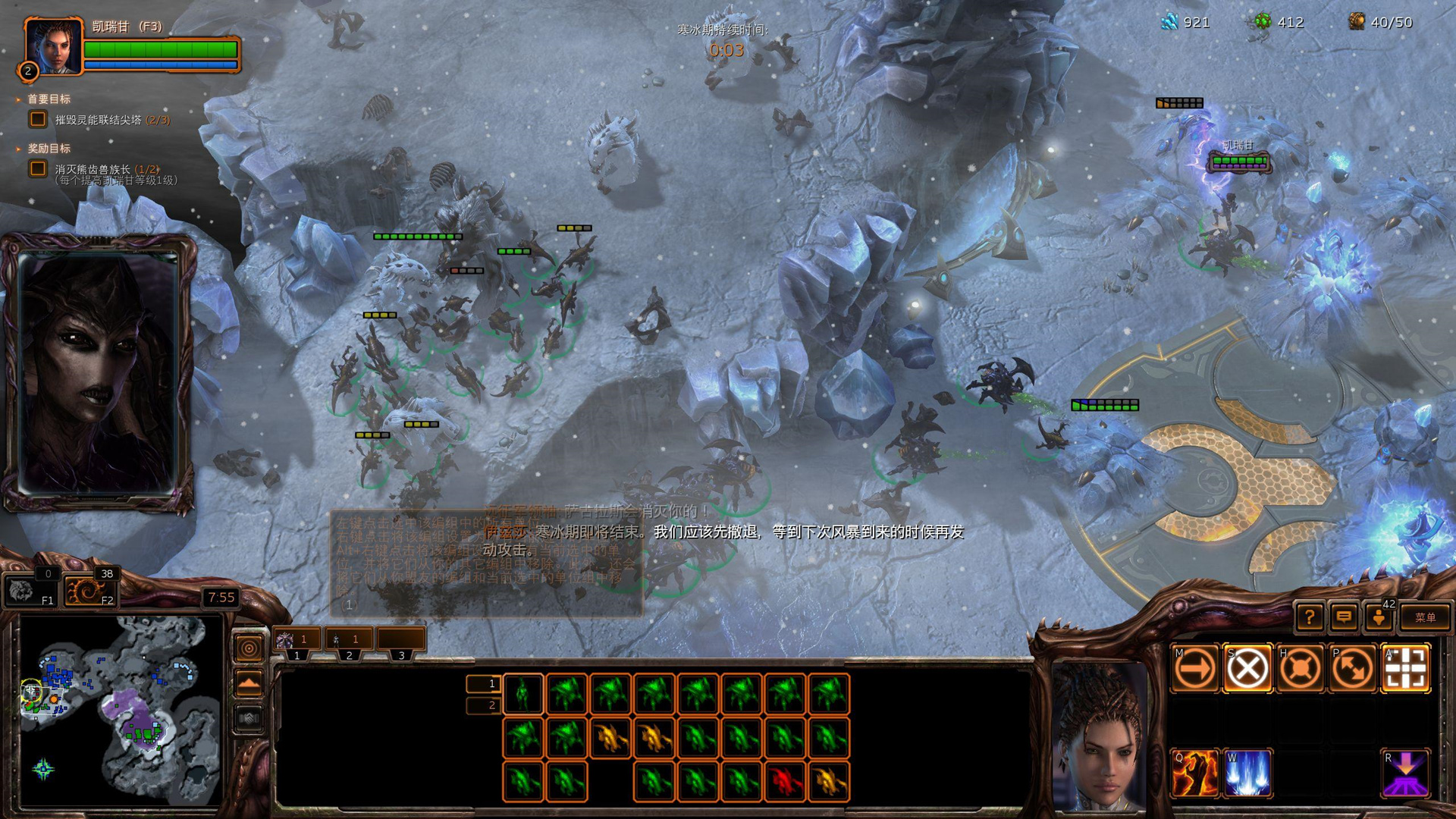The height and width of the screenshot is (819, 1456).
Task: Select Kerrigan's wireframe in the selection panel
Action: click(x=523, y=694)
